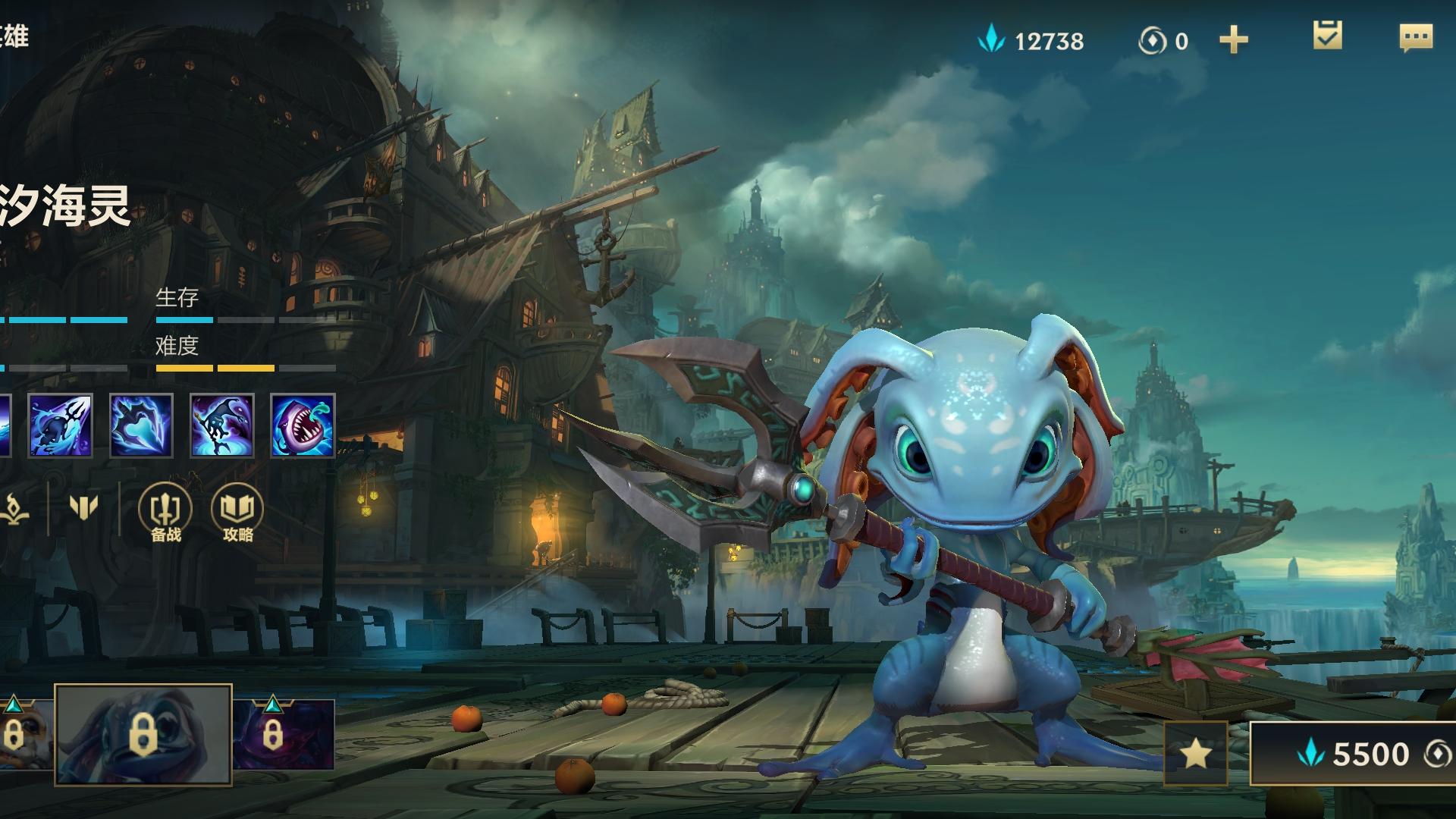The height and width of the screenshot is (819, 1456).
Task: Open the checklist tasks icon
Action: pos(1327,36)
